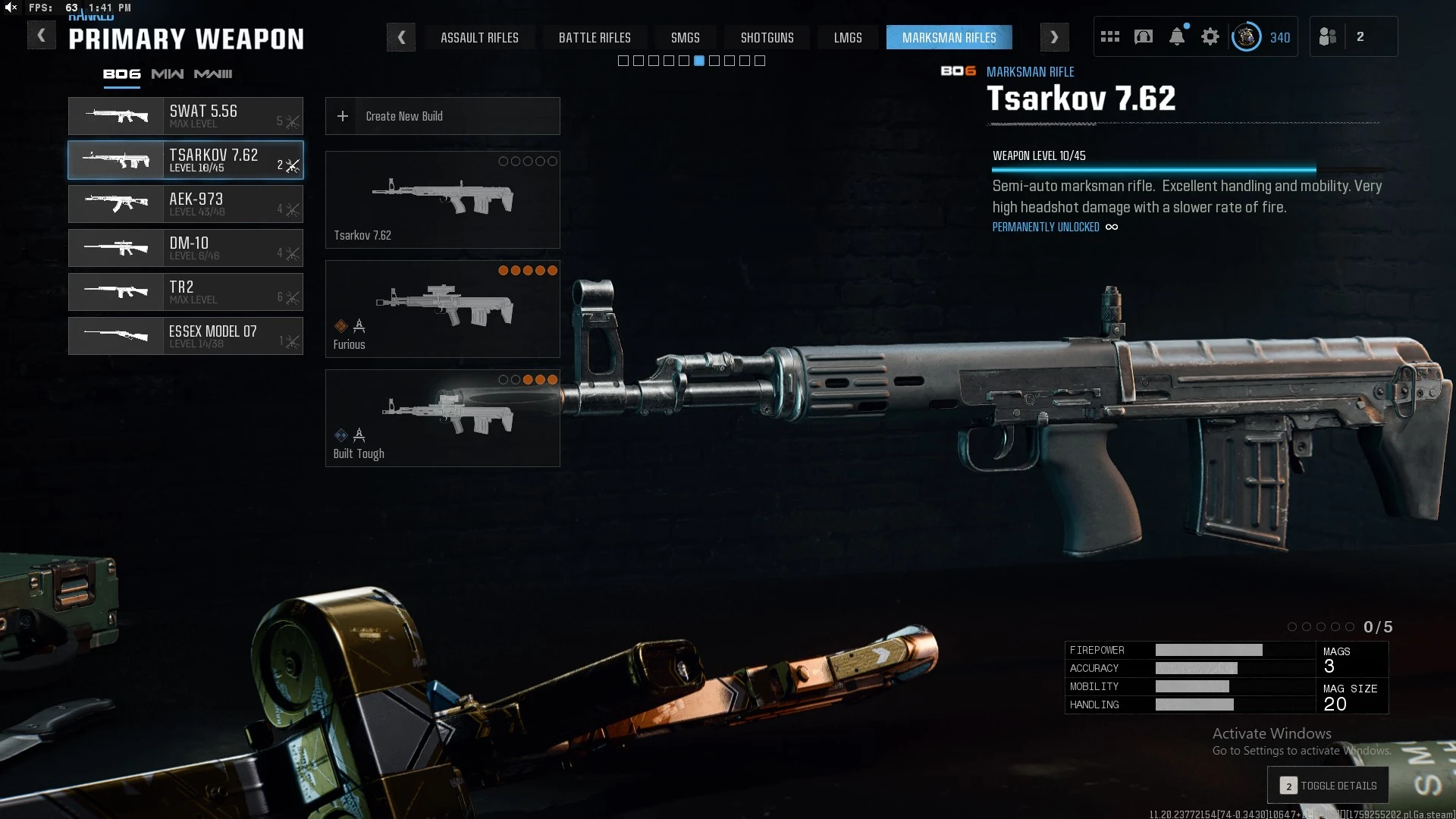Select the Marksman Rifles tab
1456x819 pixels.
[x=949, y=37]
